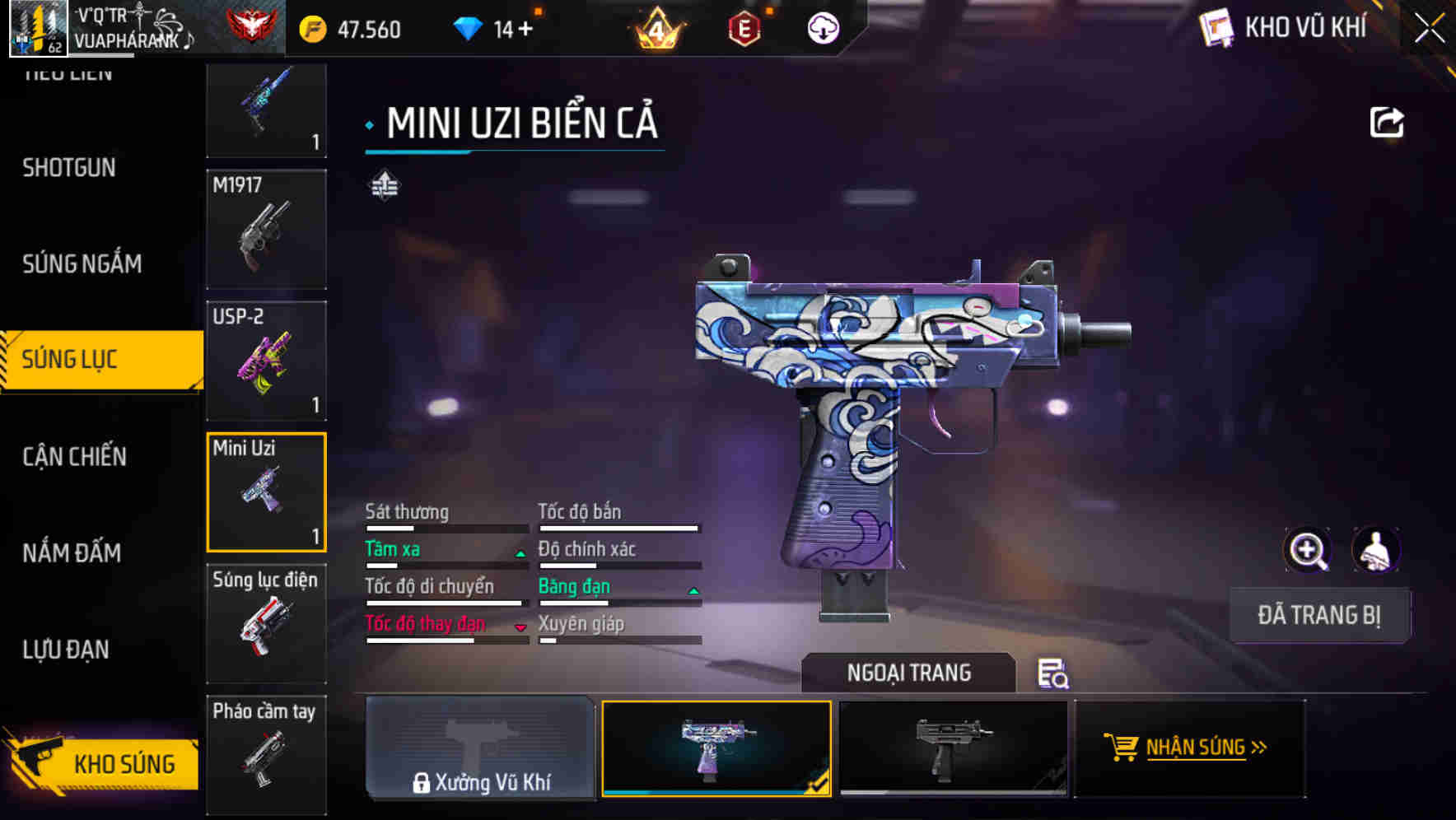Switch to the Shotgun category
1456x820 pixels.
pos(69,168)
